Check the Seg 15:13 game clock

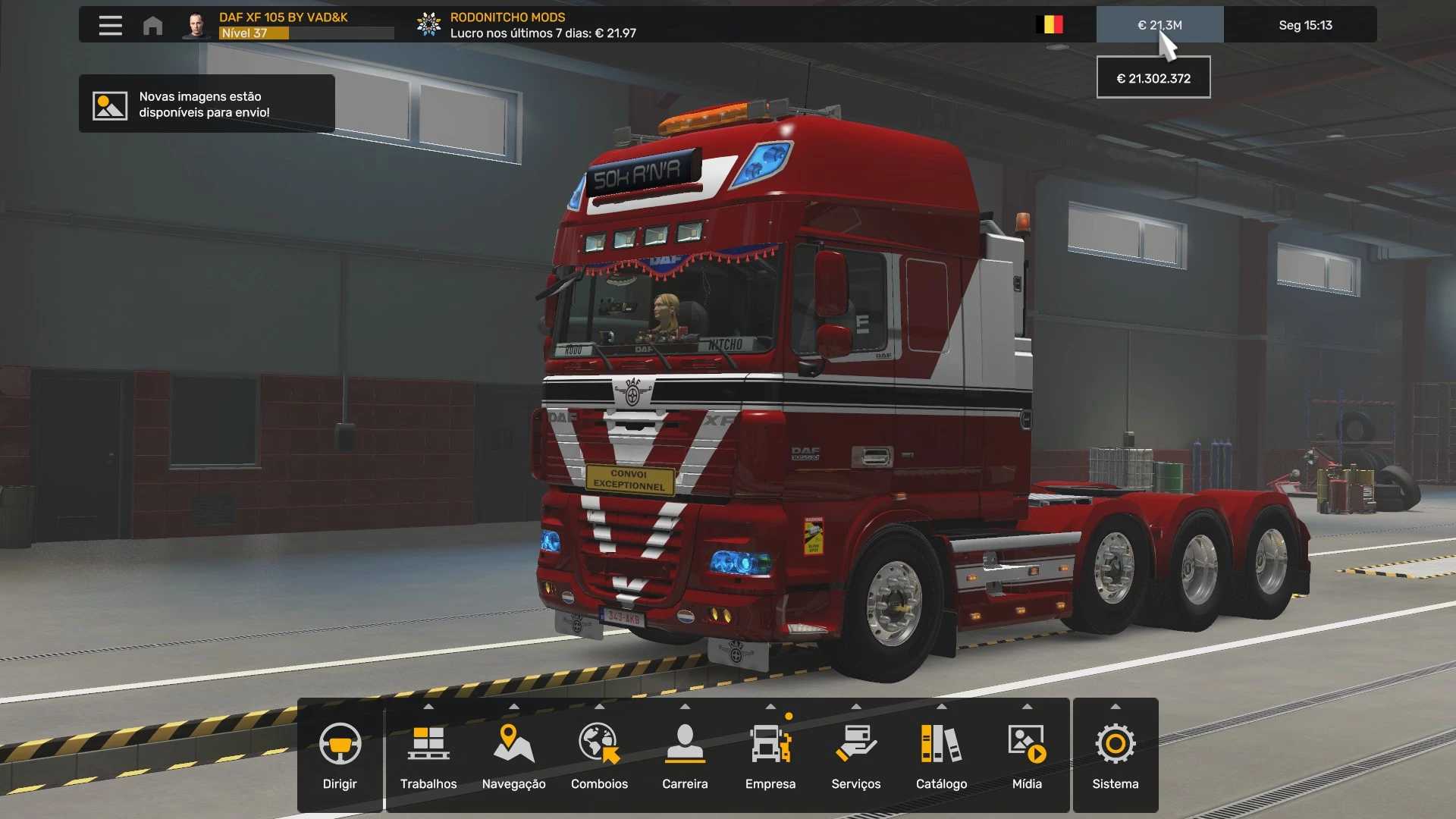point(1304,25)
